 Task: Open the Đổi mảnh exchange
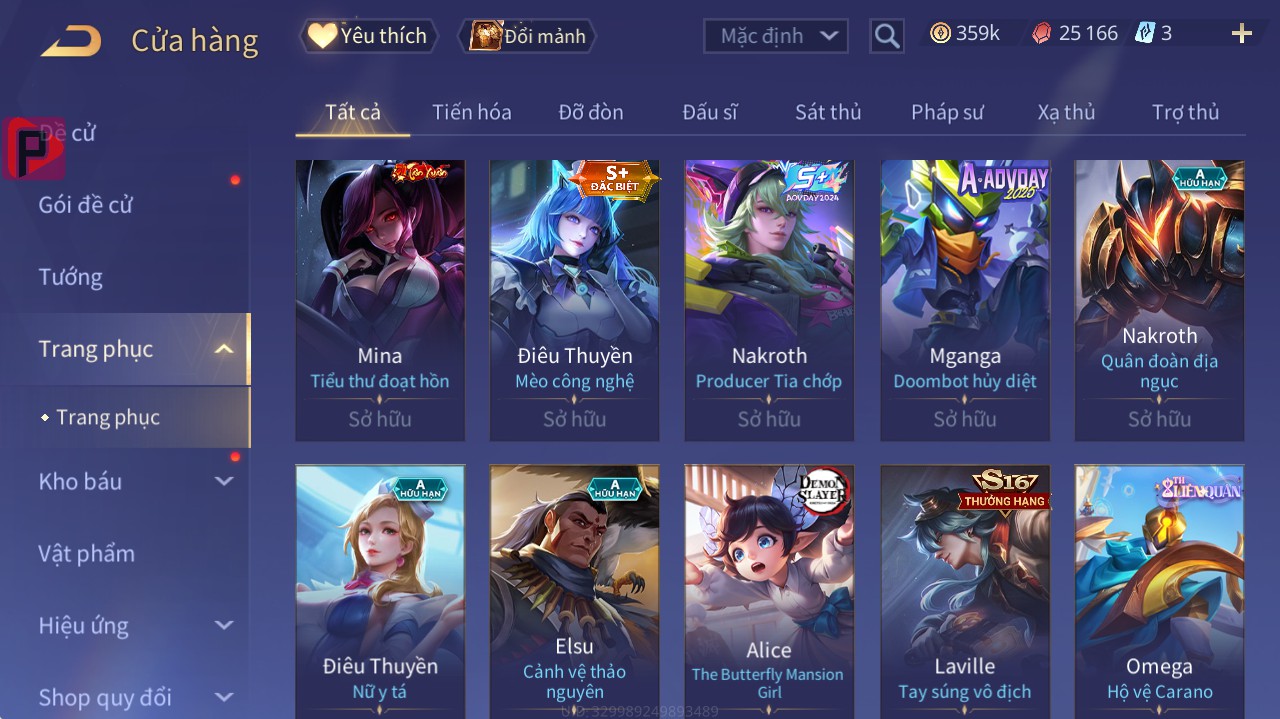527,36
